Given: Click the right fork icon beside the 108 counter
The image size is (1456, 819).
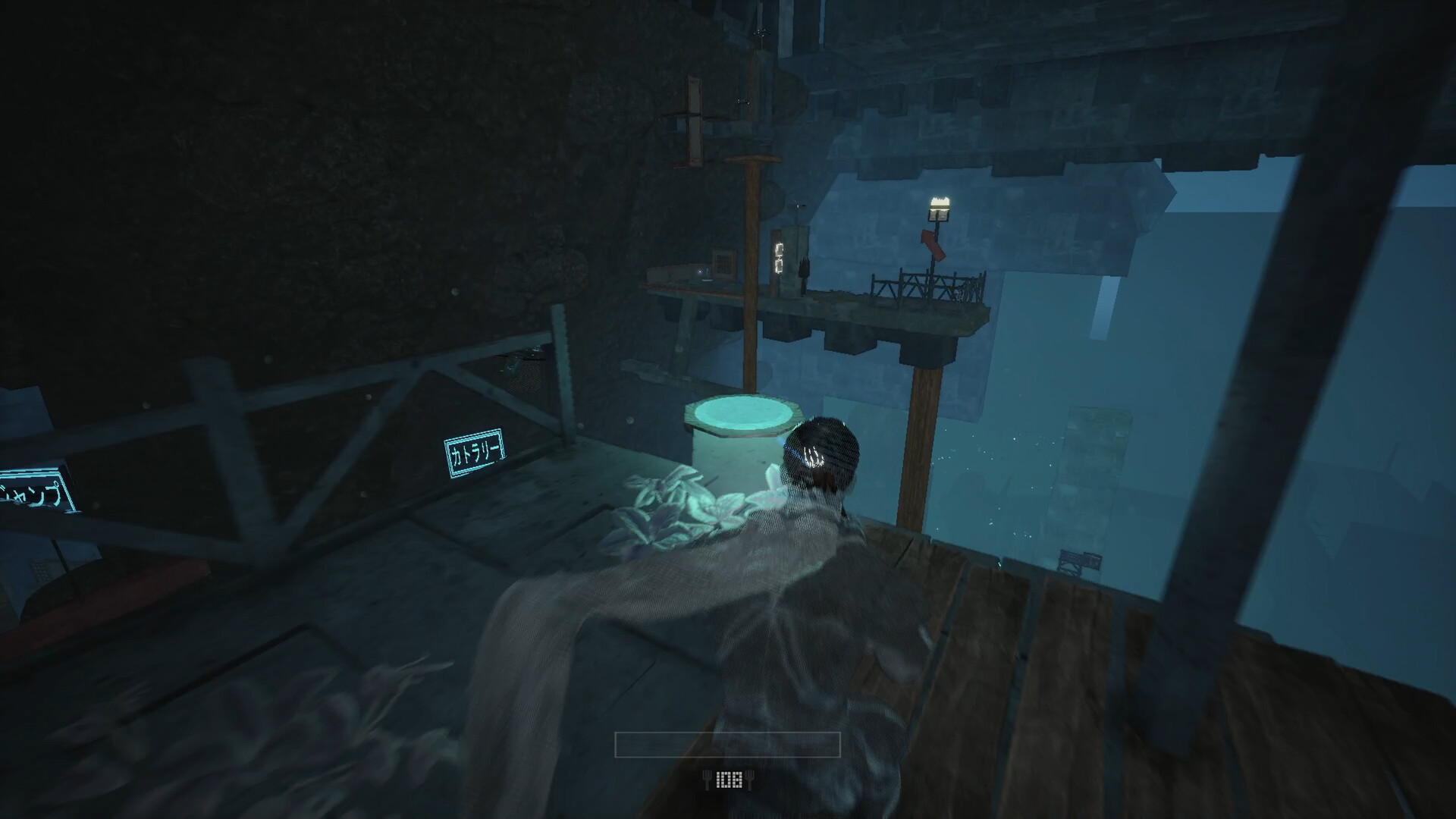Looking at the screenshot, I should coord(750,780).
